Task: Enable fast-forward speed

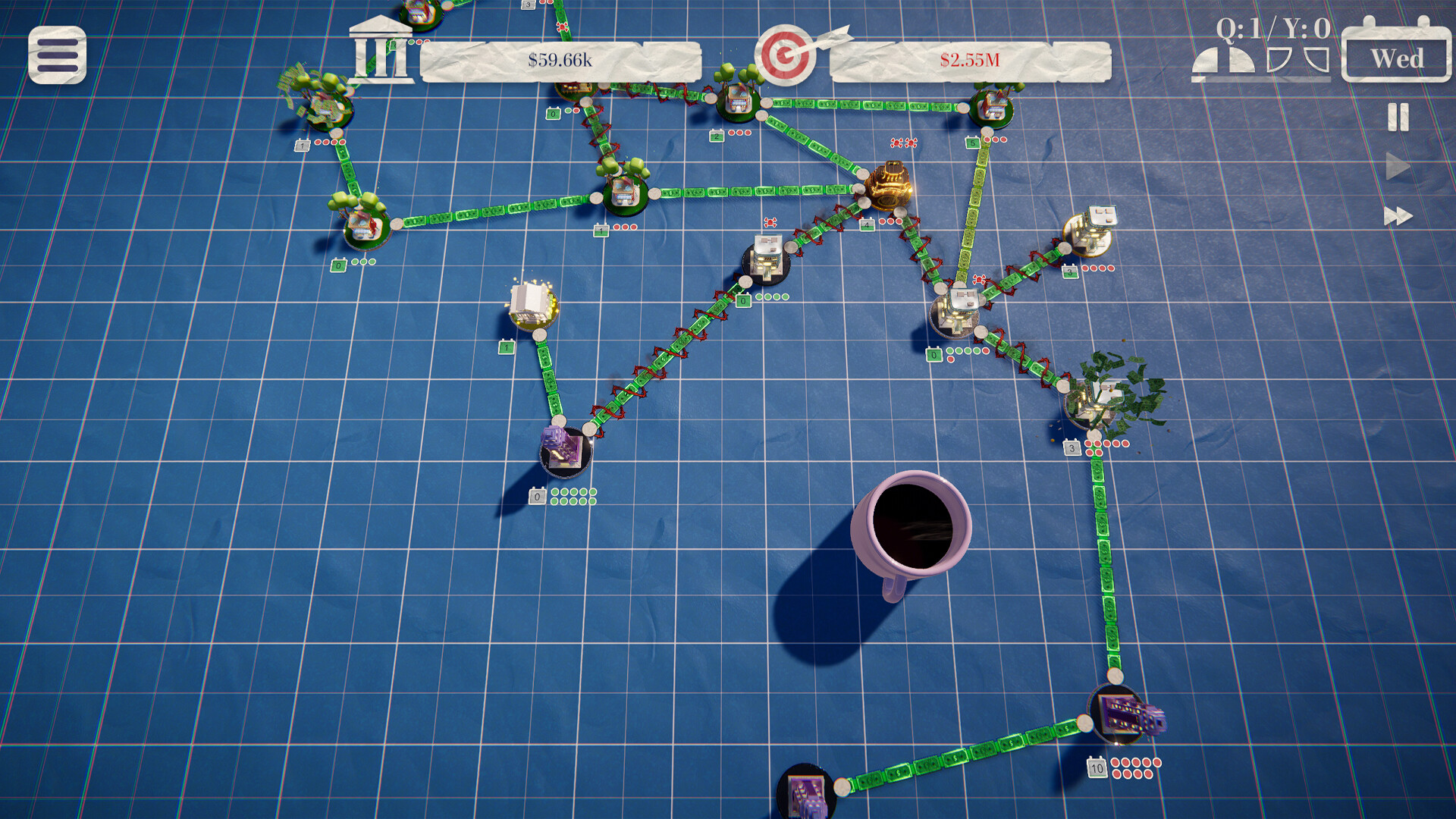Action: click(1398, 216)
